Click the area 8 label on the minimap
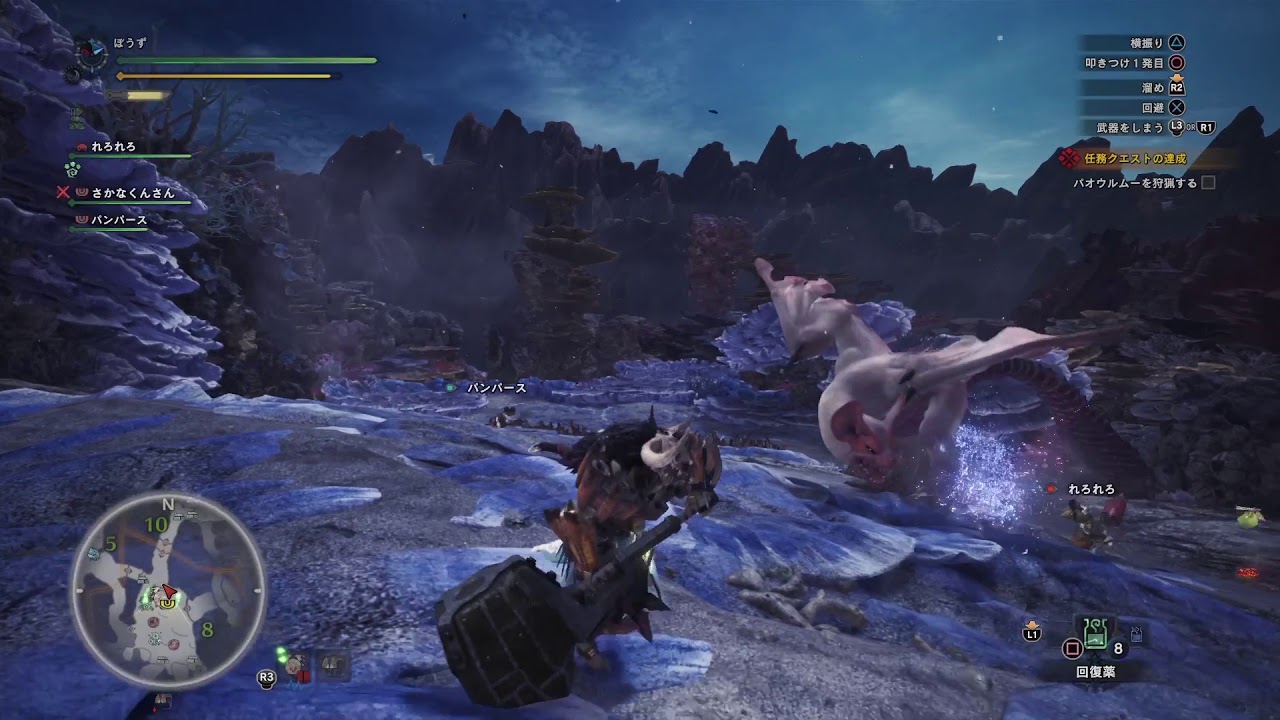Screen dimensions: 1280x720 (207, 630)
